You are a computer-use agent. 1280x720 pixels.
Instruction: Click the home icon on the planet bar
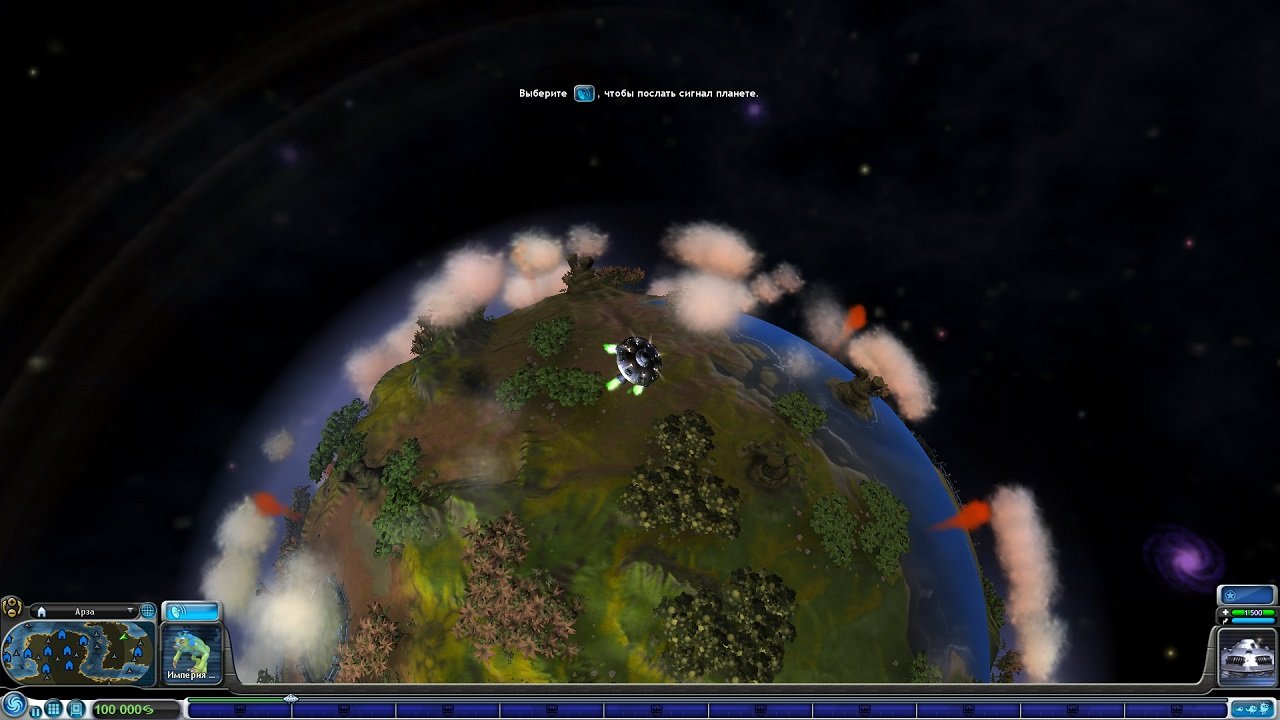(x=42, y=610)
